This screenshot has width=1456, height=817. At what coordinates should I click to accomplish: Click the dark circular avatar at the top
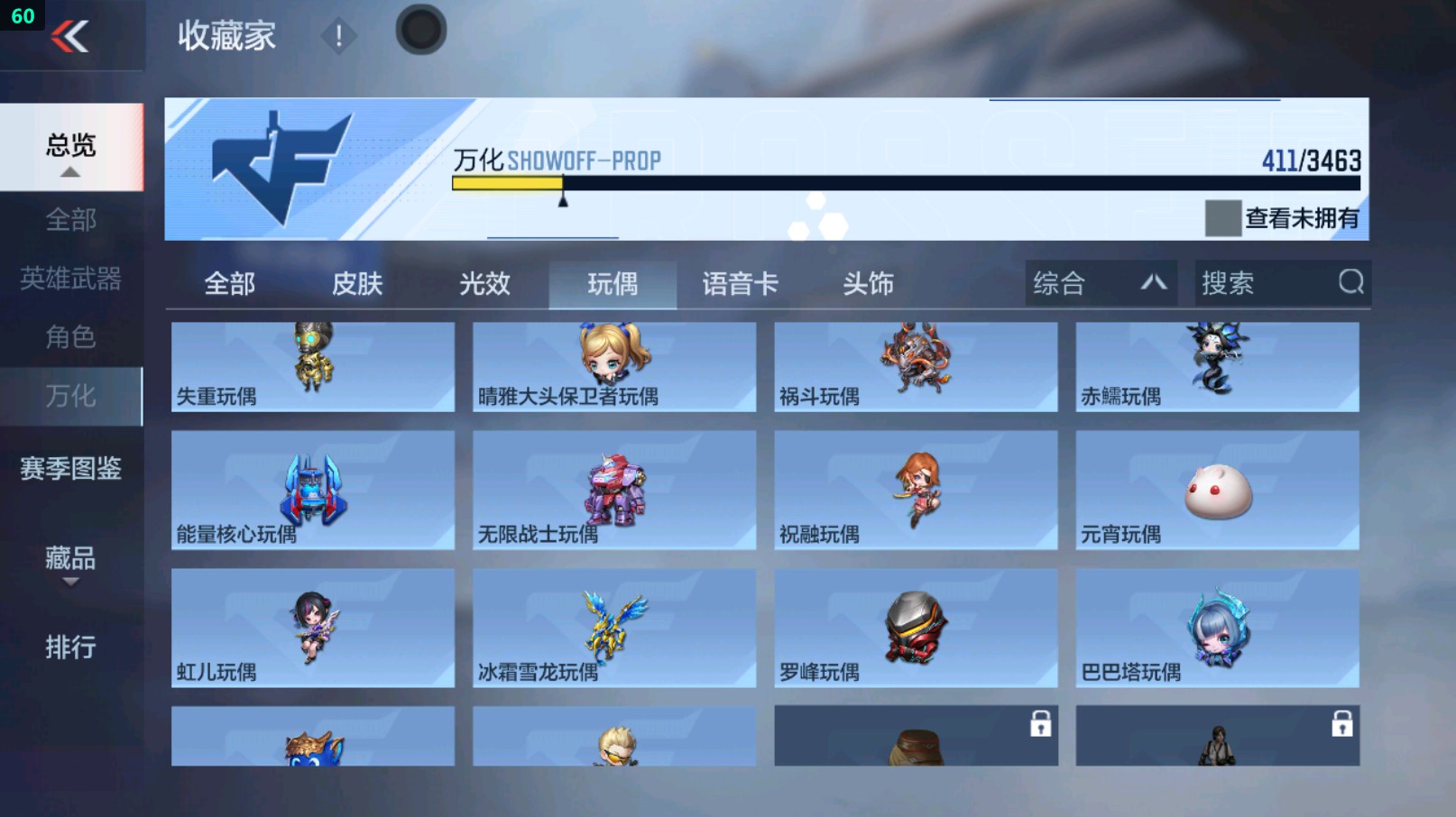[420, 29]
